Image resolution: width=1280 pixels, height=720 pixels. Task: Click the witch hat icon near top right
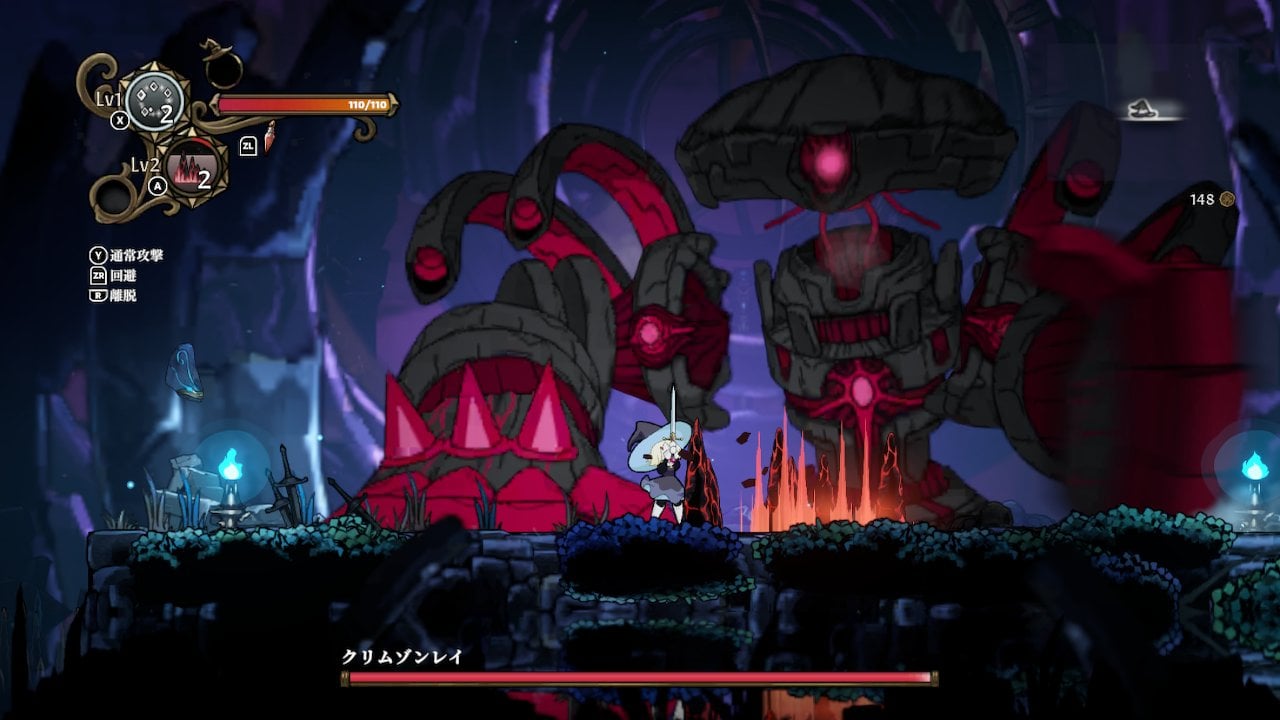(1140, 110)
